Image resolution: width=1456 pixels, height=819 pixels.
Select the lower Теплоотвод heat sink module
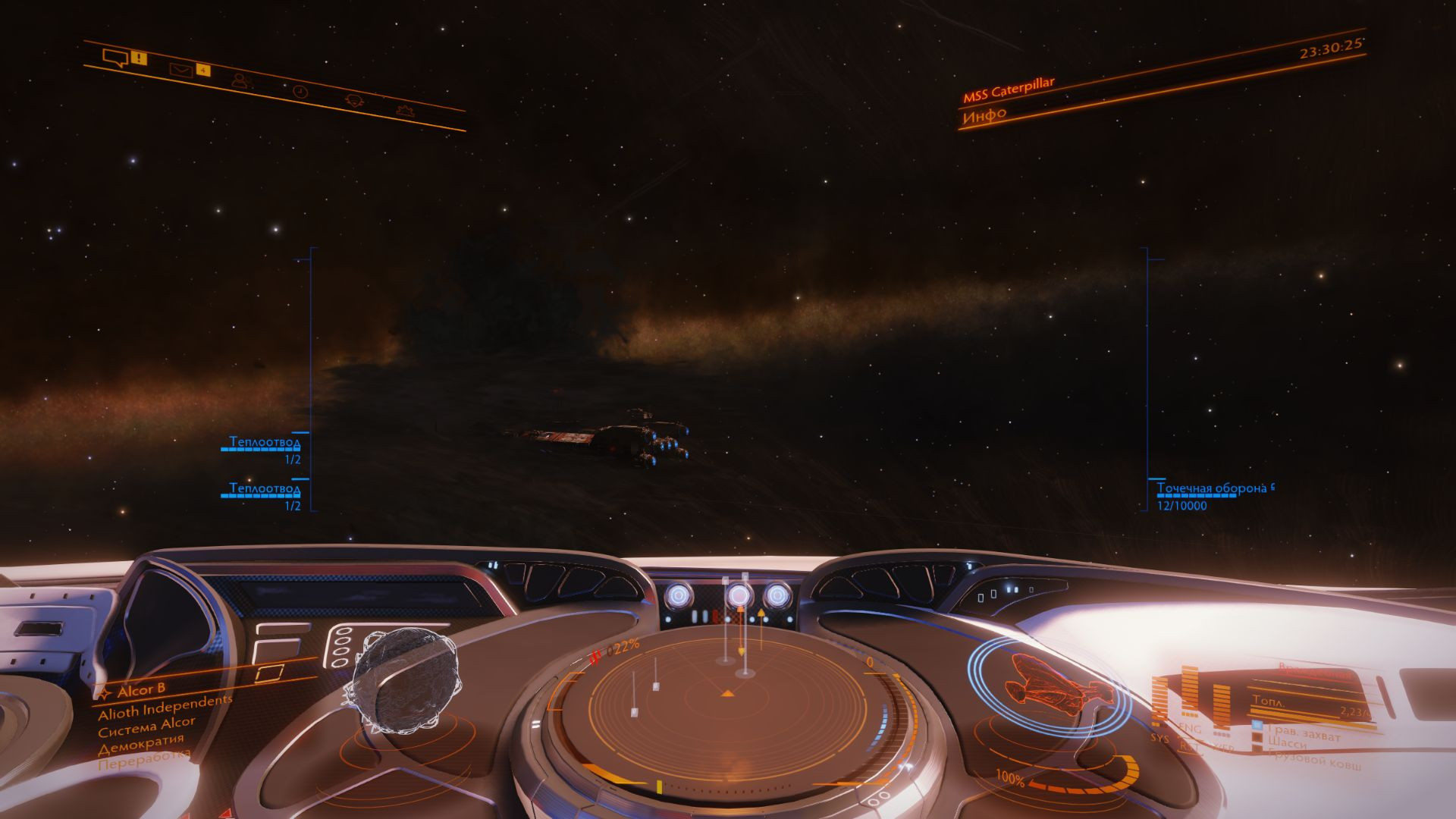tap(265, 488)
